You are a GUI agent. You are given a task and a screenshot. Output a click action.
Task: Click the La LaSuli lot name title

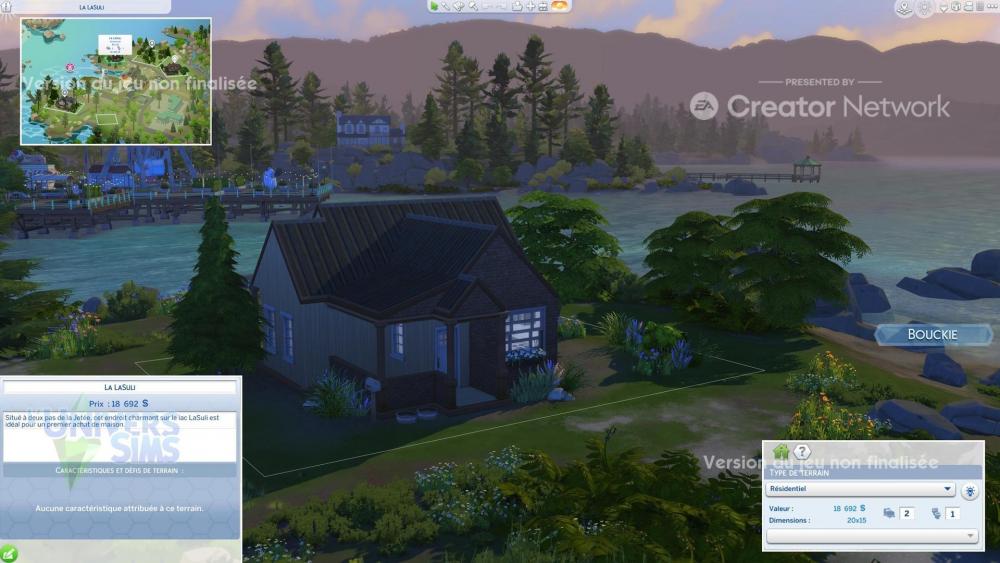[x=121, y=387]
